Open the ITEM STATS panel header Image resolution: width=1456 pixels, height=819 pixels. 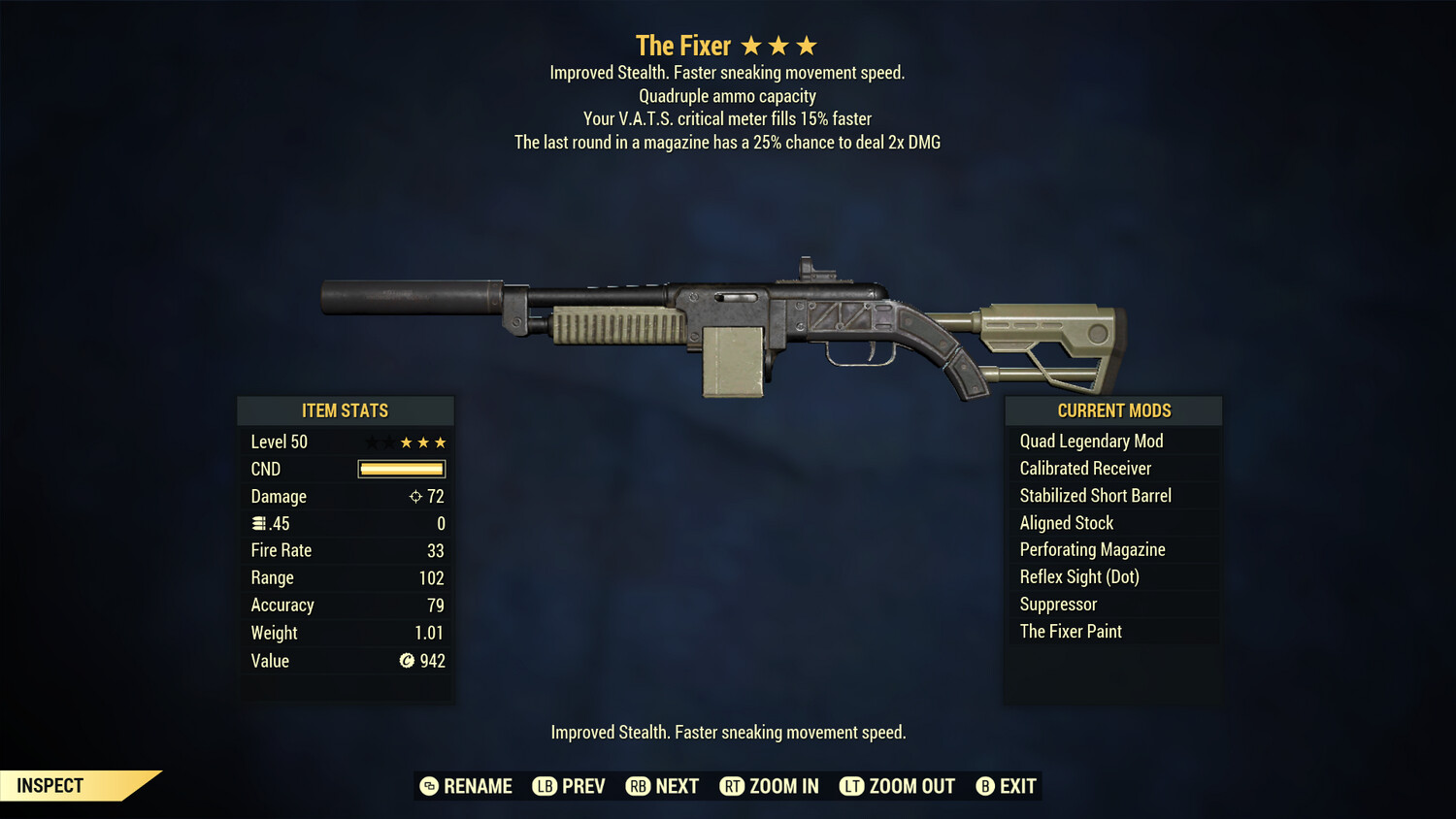[346, 410]
